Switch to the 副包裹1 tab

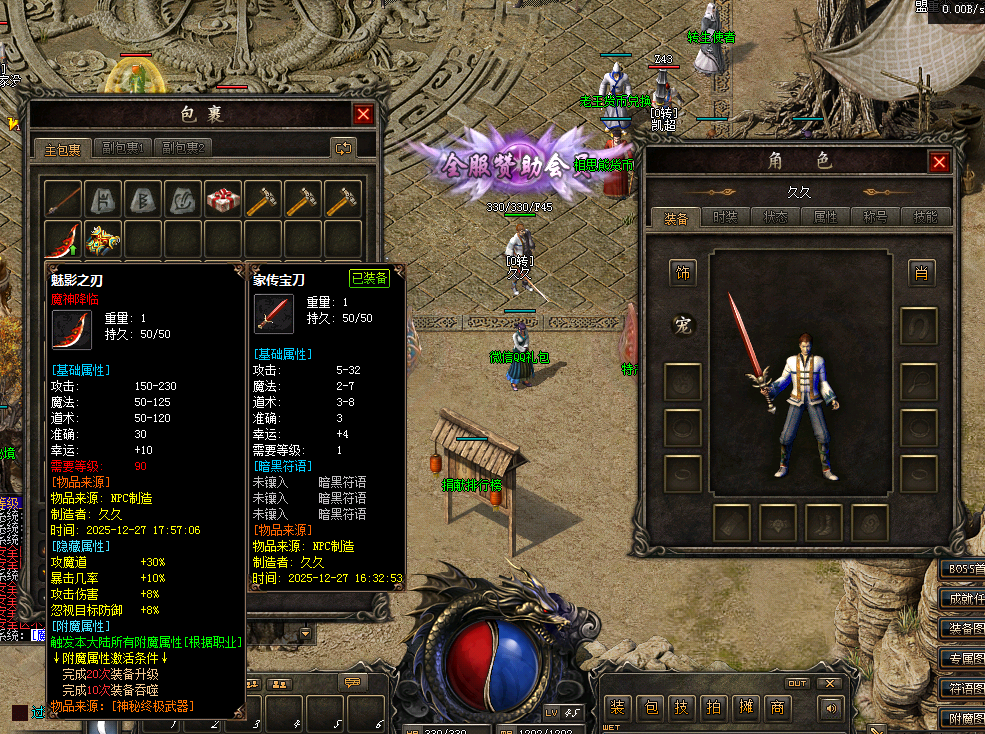pos(123,148)
